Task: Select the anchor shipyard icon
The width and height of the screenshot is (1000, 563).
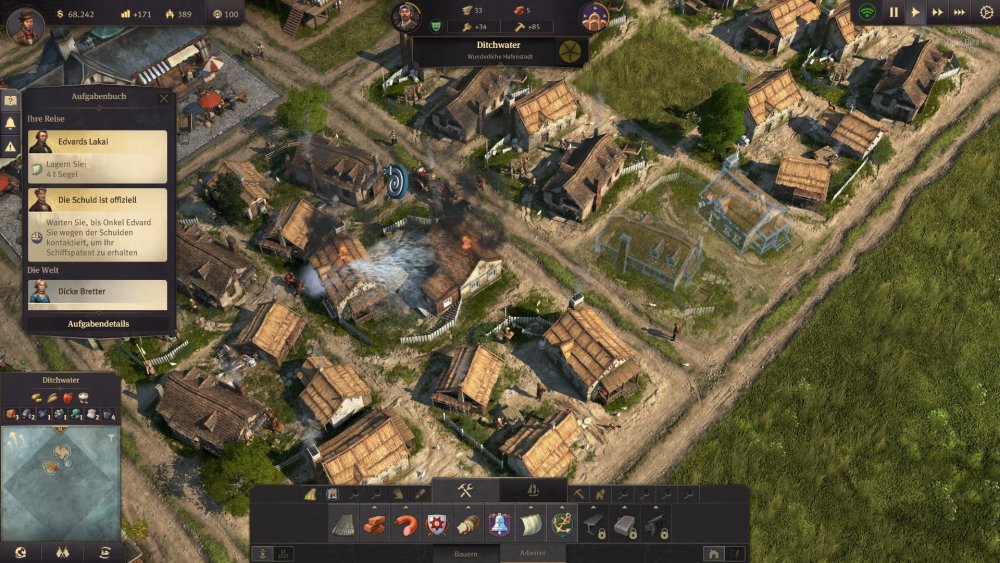Action: [x=562, y=524]
